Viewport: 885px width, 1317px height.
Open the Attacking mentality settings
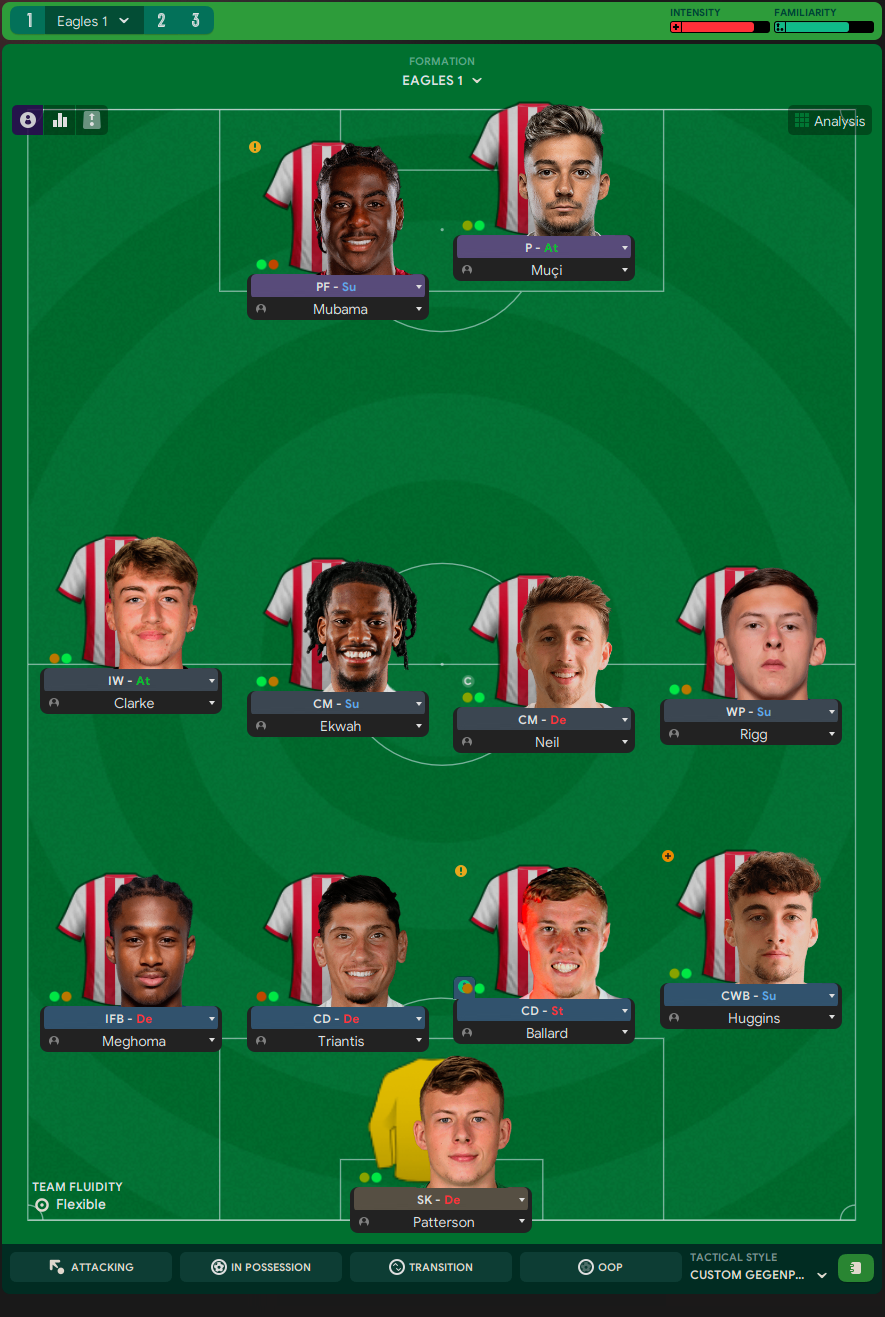[91, 1267]
